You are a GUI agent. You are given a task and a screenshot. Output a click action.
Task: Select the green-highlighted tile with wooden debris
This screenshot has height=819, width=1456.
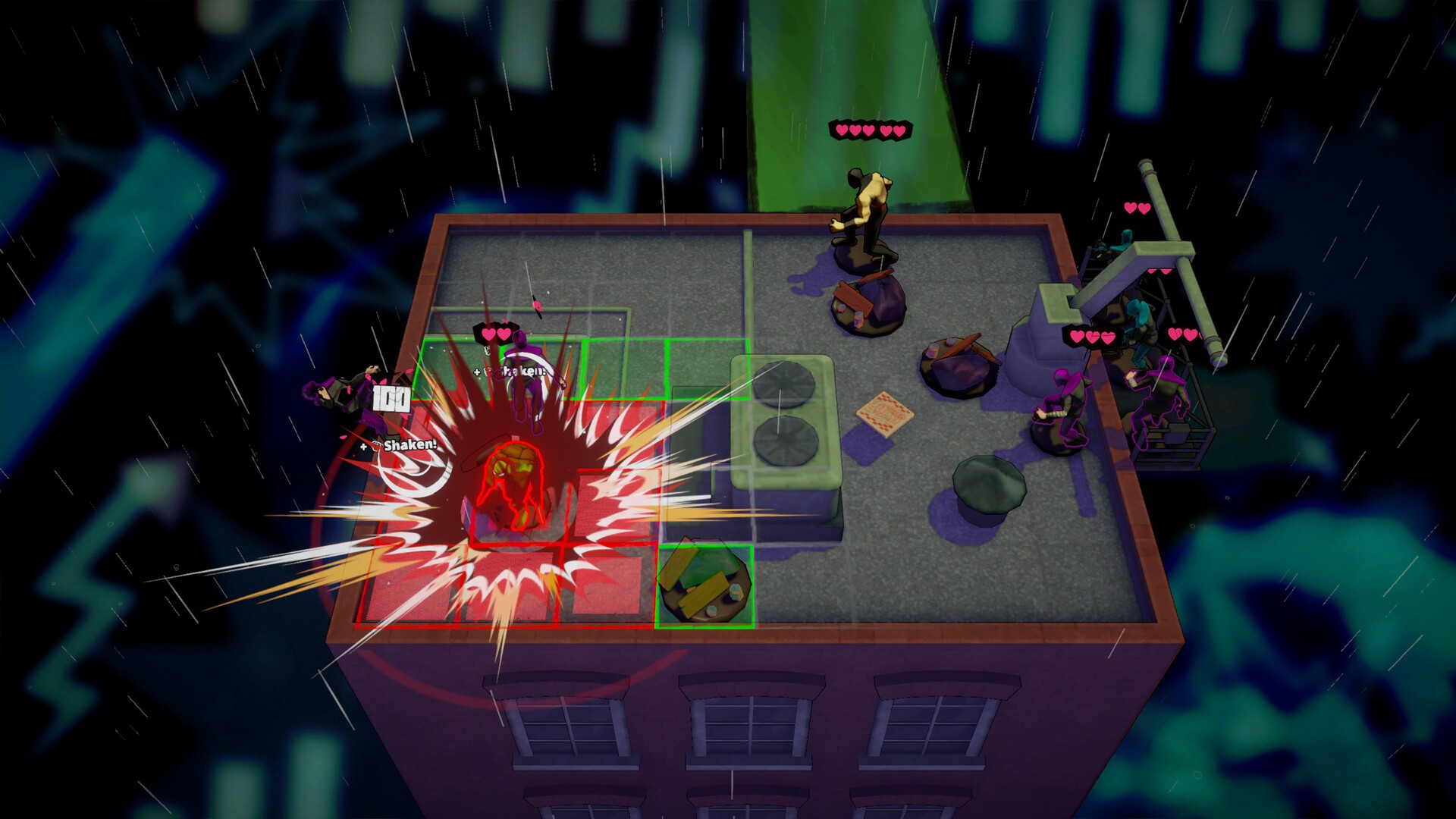click(x=705, y=586)
